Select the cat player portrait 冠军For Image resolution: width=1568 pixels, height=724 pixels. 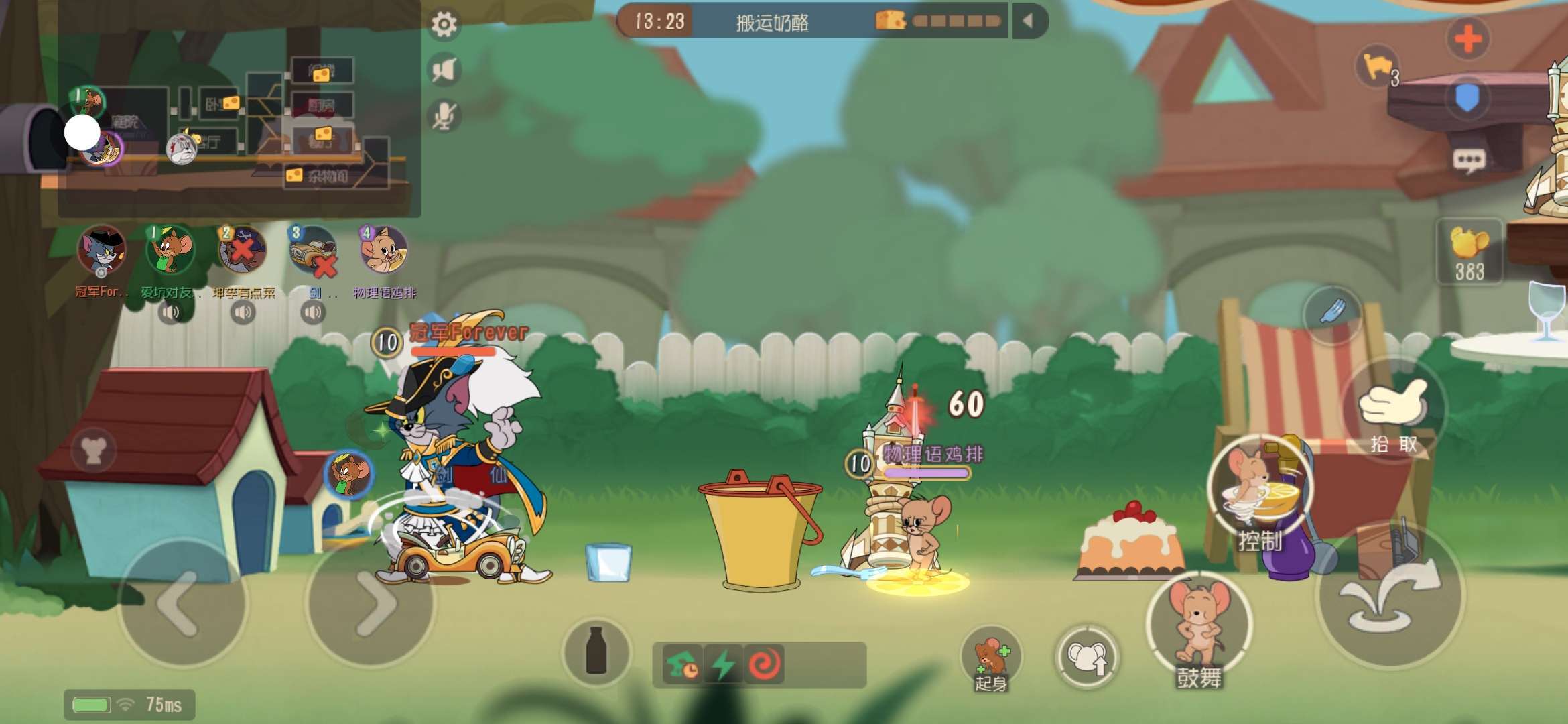point(101,251)
